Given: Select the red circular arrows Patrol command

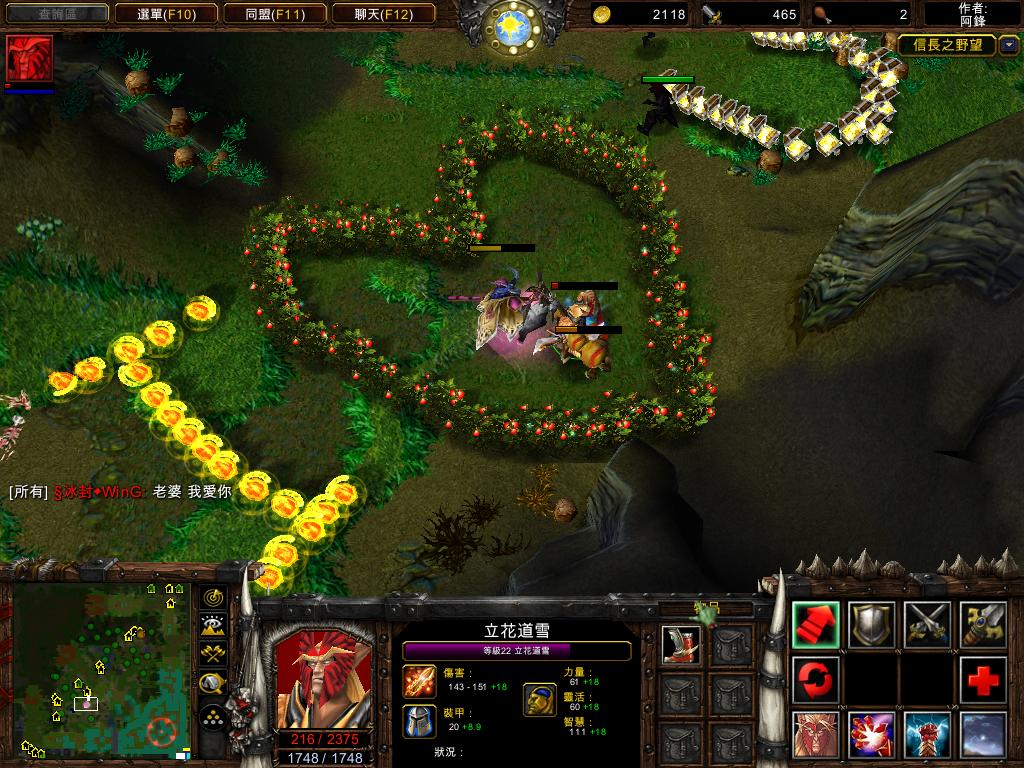Looking at the screenshot, I should [x=816, y=680].
